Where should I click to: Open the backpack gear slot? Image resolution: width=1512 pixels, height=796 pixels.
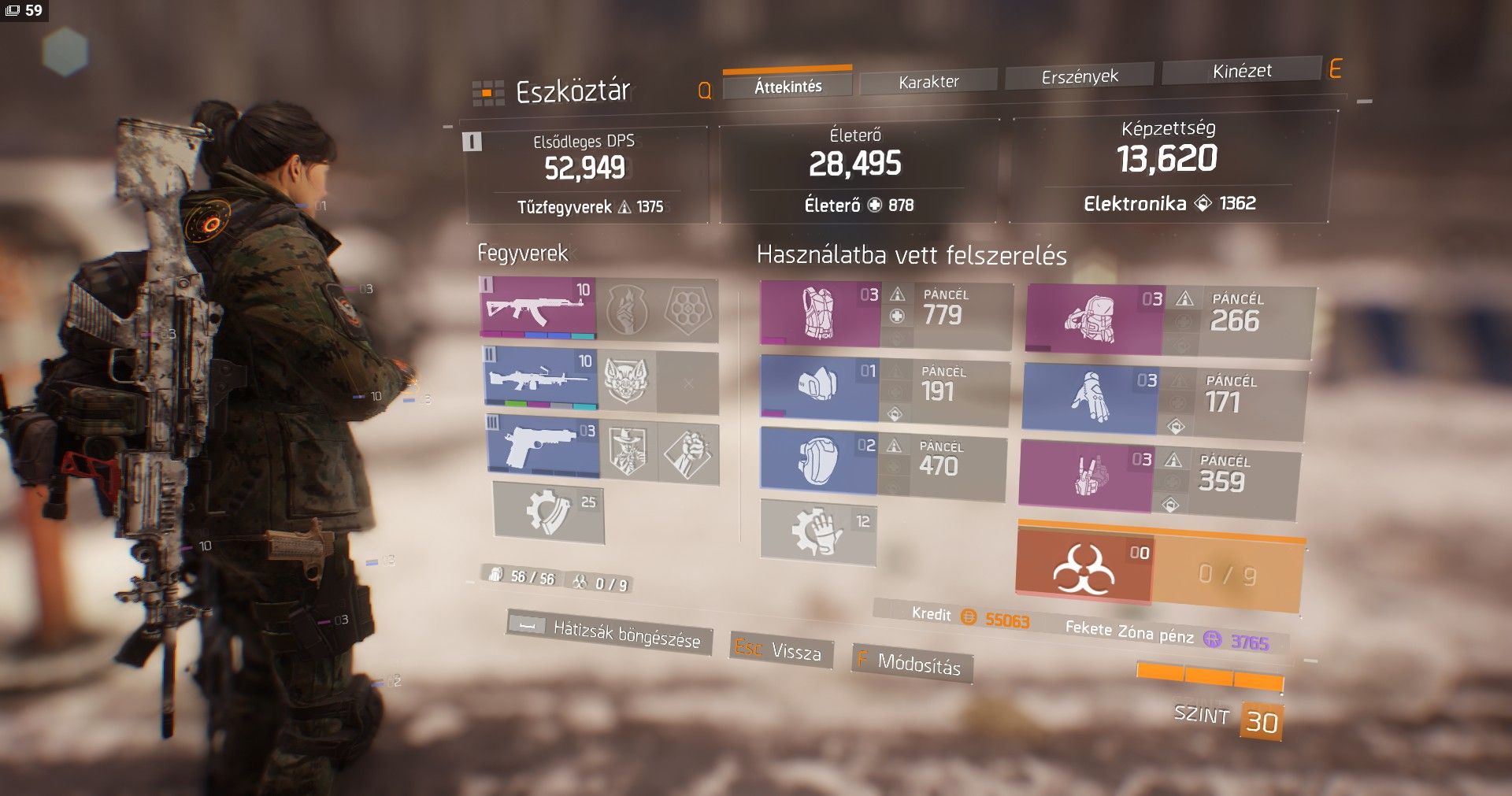point(1094,320)
